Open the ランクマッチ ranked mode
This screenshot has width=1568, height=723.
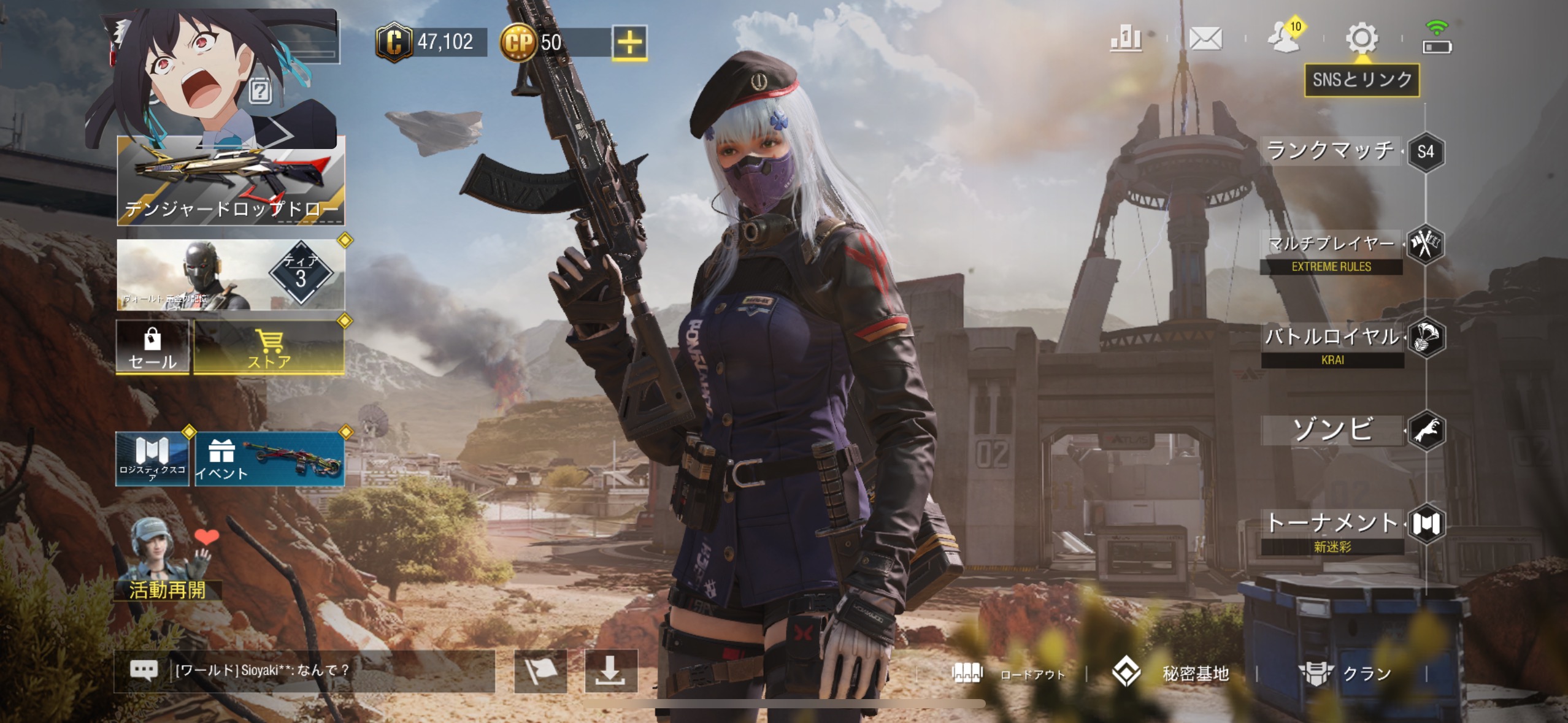click(1331, 151)
